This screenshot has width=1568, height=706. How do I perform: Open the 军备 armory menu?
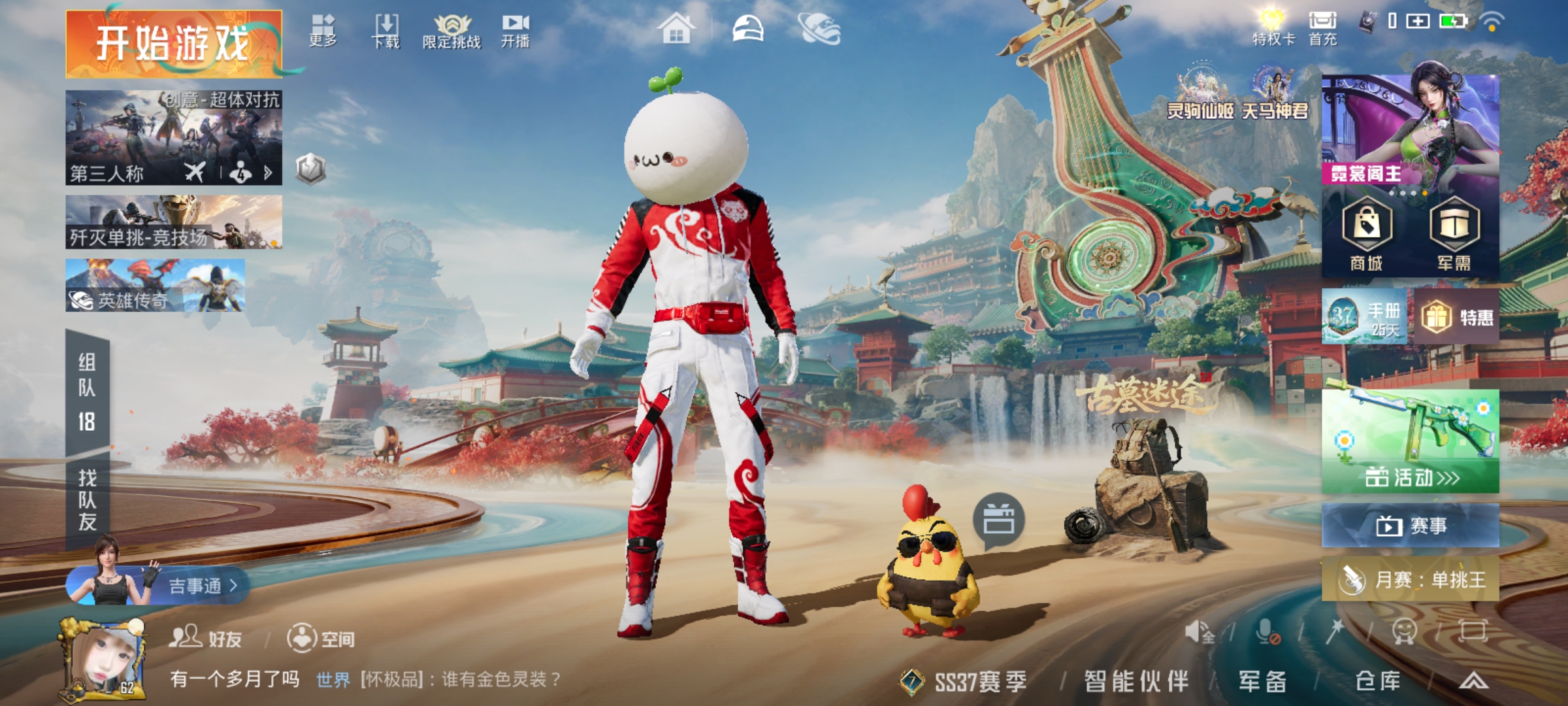coord(1262,681)
